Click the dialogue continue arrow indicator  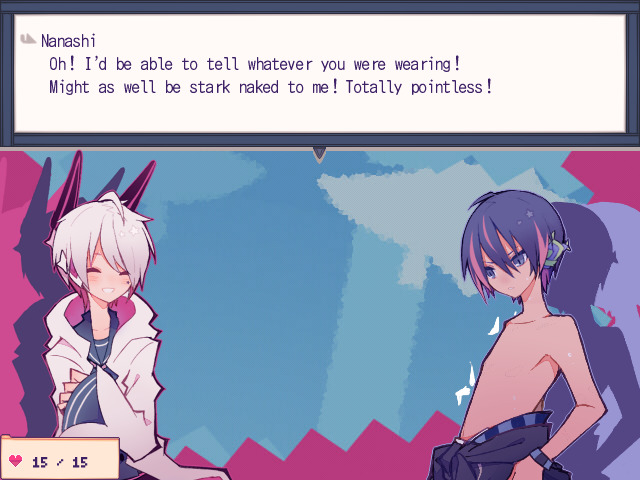pyautogui.click(x=319, y=153)
